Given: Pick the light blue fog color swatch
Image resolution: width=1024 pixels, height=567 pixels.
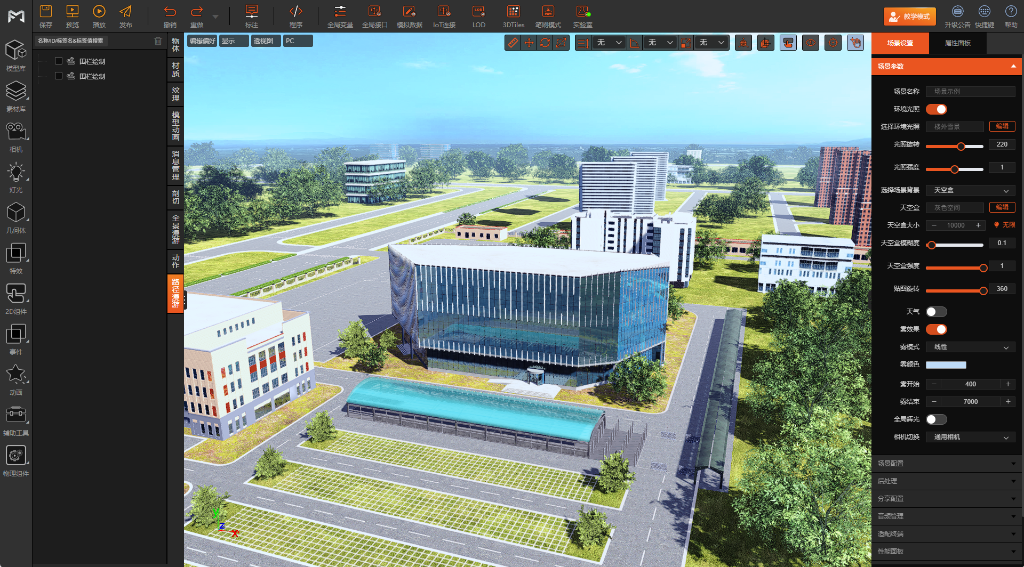Looking at the screenshot, I should pyautogui.click(x=946, y=365).
